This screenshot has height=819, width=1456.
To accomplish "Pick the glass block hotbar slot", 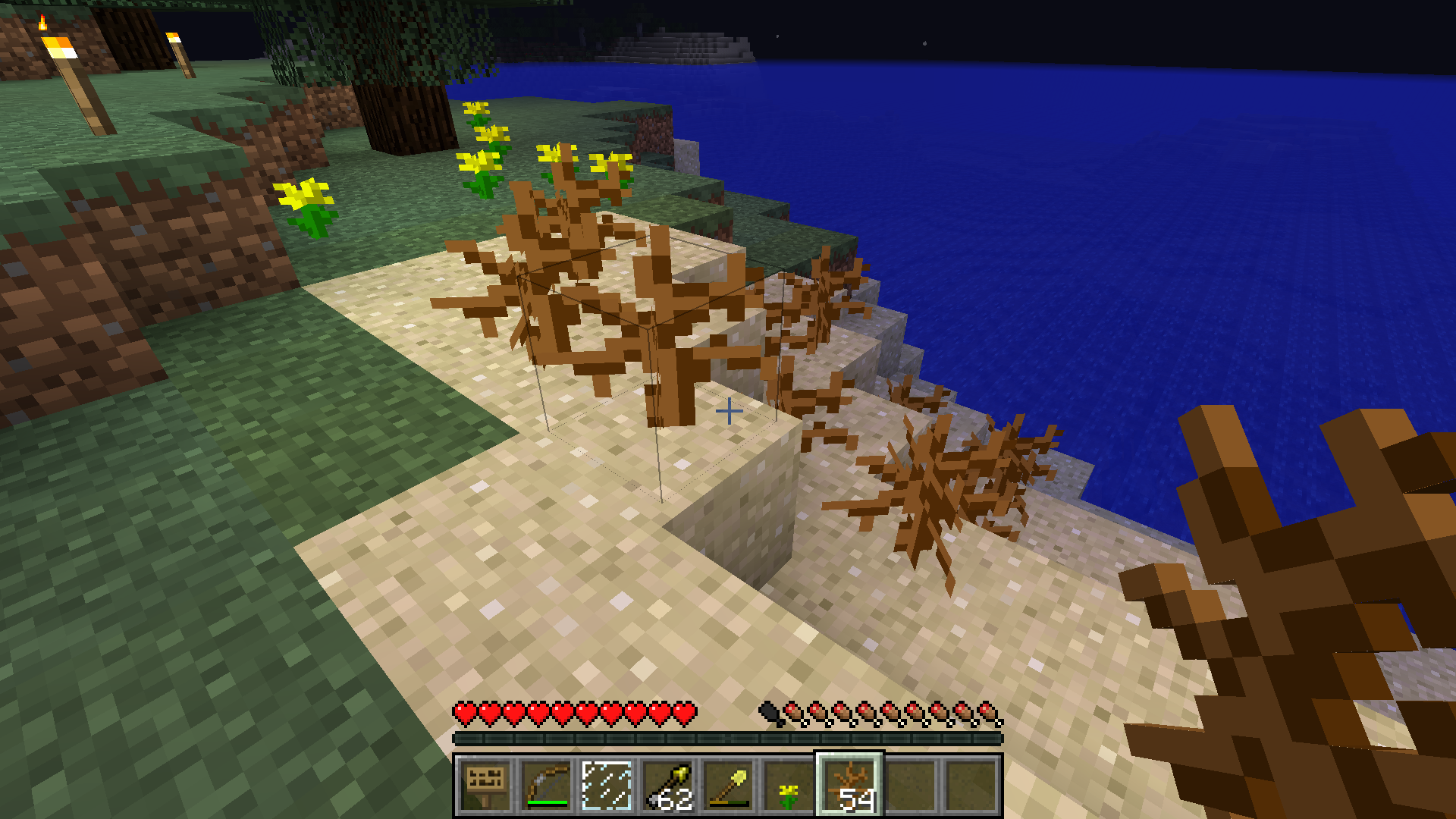I will [x=607, y=786].
